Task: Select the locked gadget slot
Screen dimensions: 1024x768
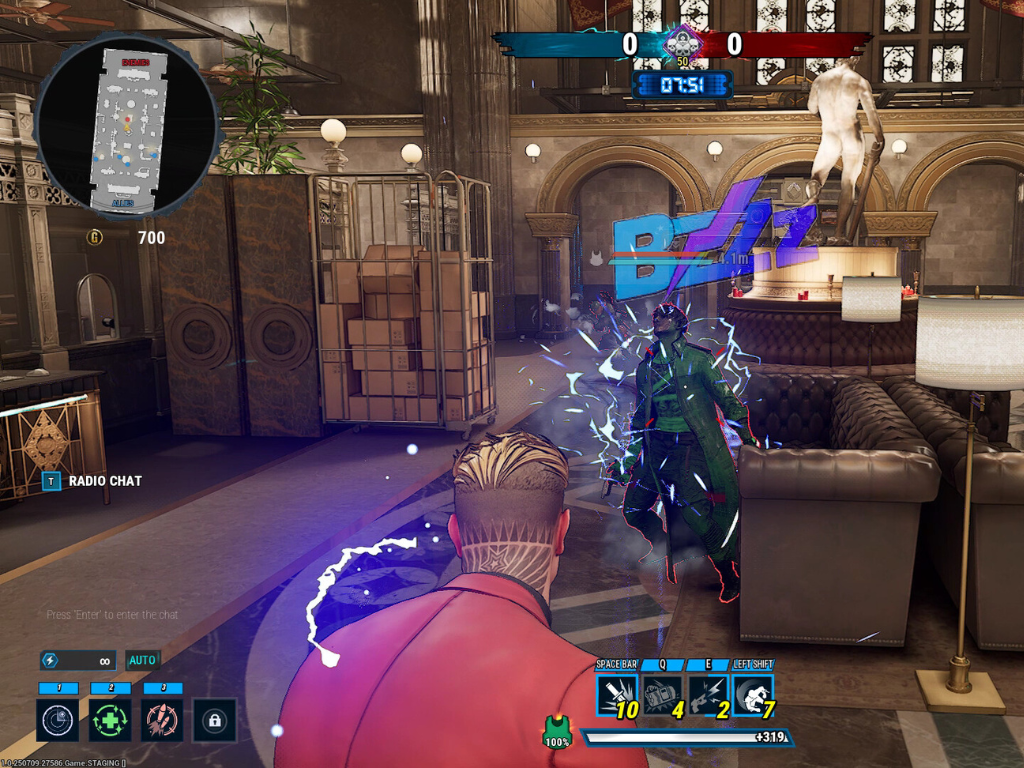Action: (214, 719)
